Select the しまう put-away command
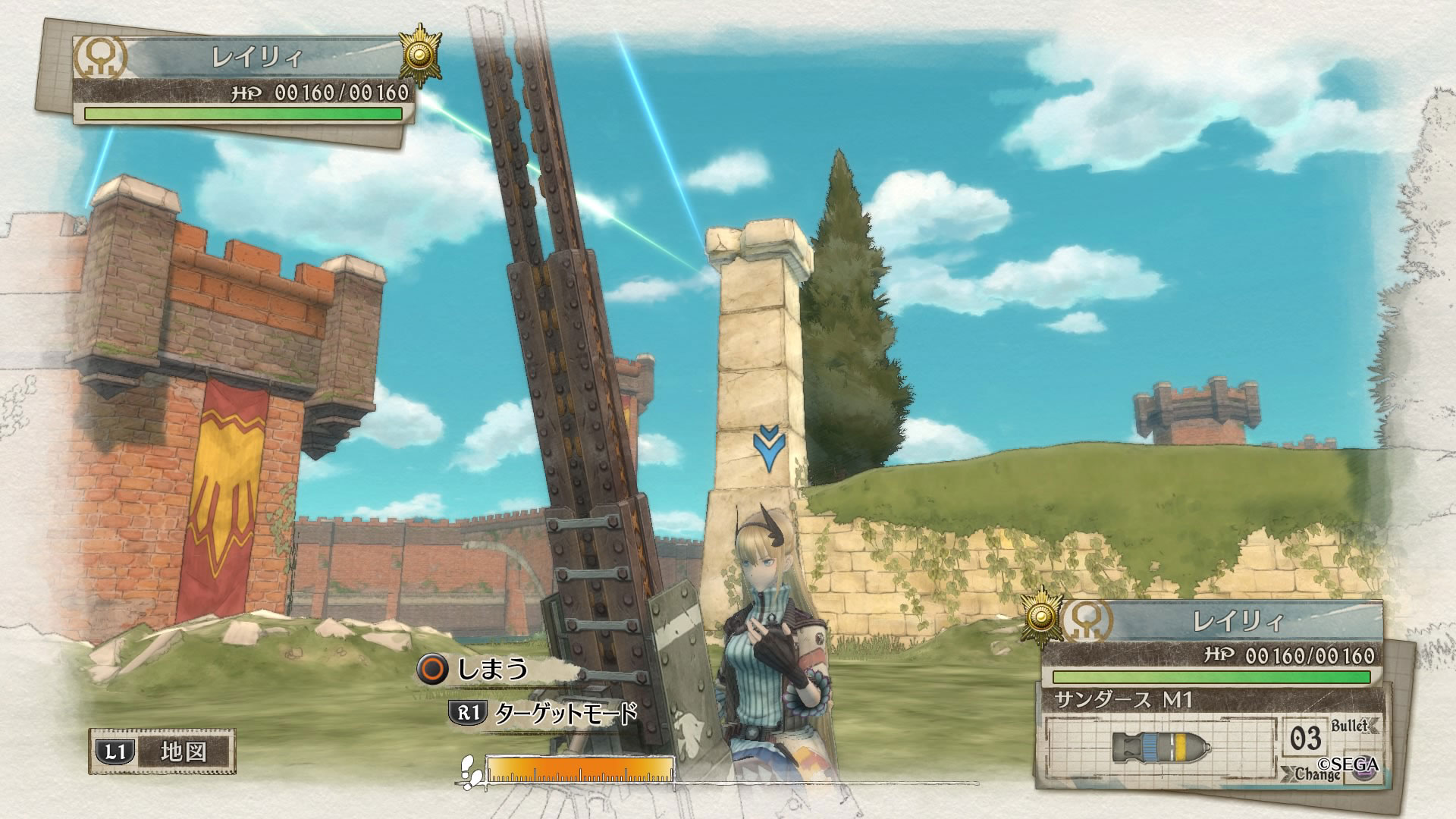The image size is (1456, 819). click(474, 668)
